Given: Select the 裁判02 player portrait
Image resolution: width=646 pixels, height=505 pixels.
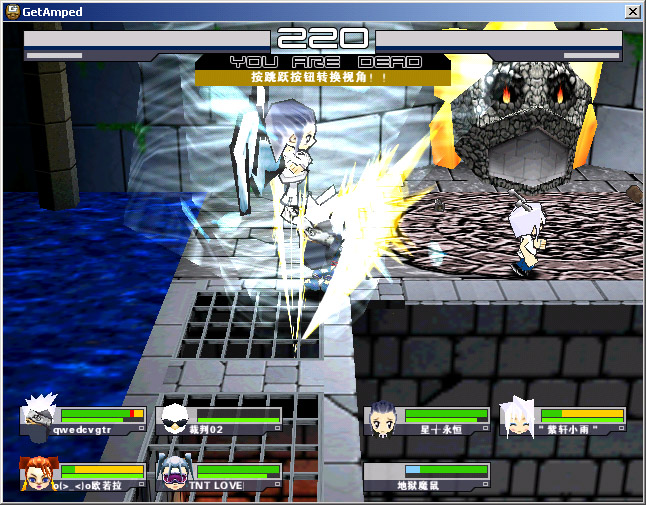Looking at the screenshot, I should pos(175,418).
